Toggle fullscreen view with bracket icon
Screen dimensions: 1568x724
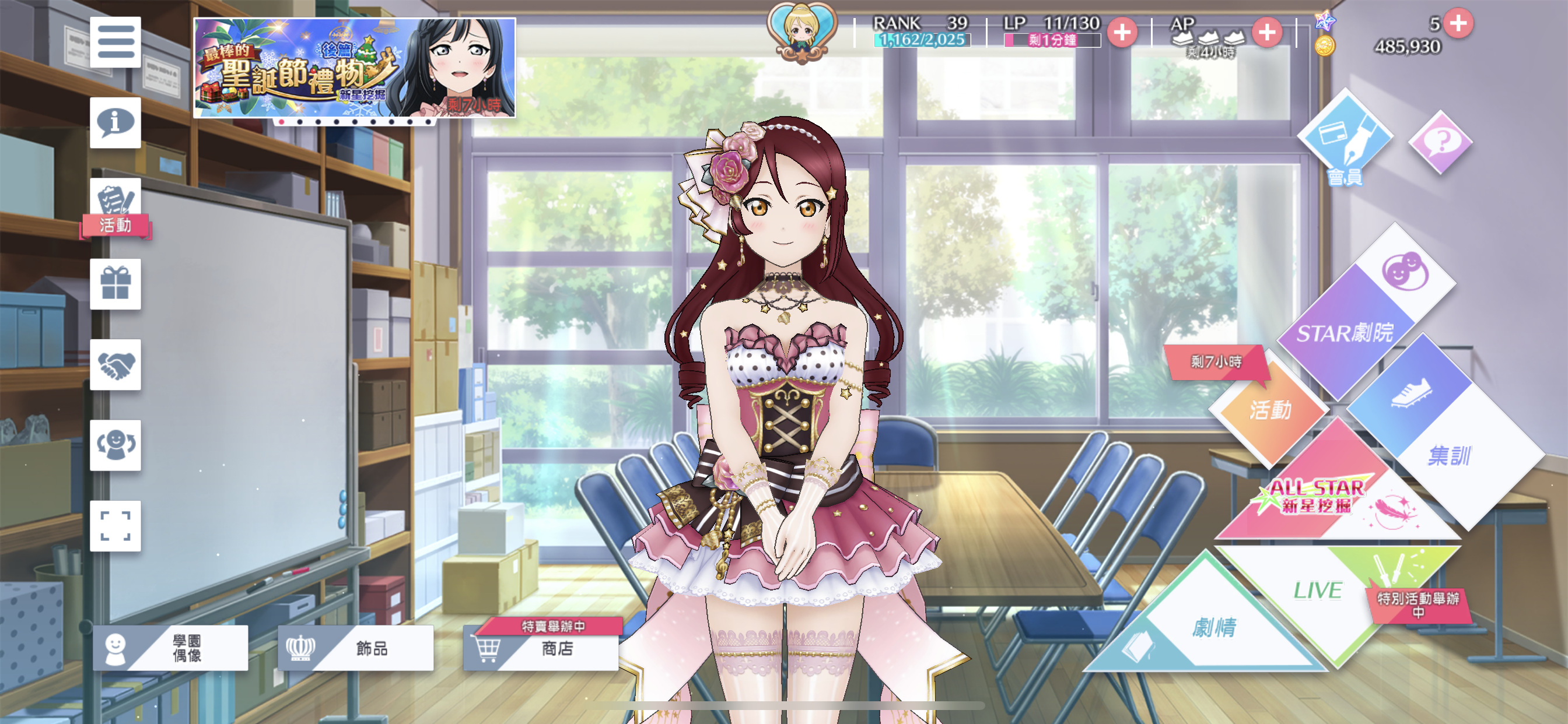click(115, 526)
